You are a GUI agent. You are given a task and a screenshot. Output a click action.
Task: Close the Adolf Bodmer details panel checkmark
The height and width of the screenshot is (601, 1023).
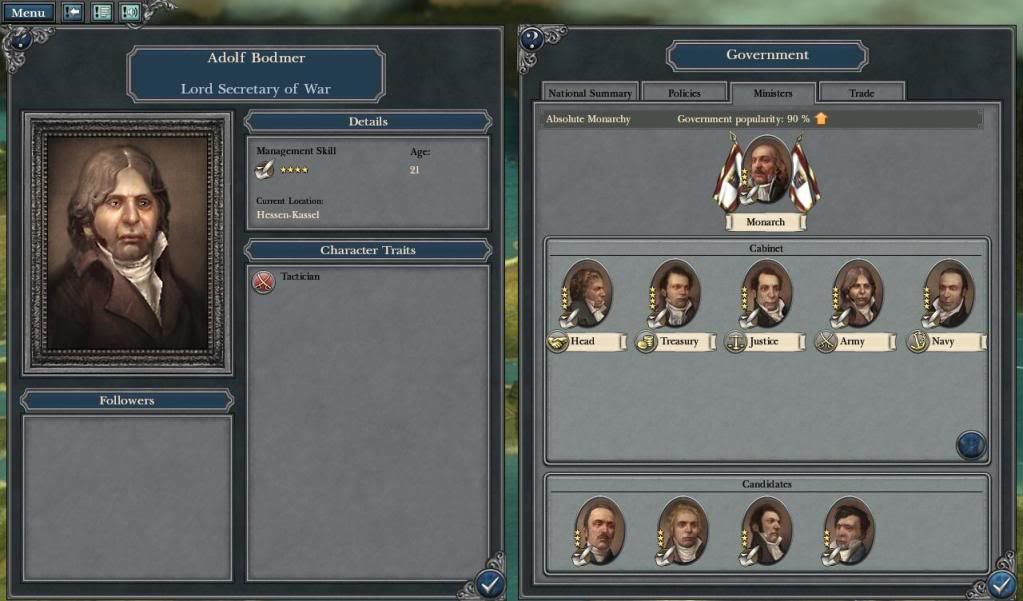[490, 584]
